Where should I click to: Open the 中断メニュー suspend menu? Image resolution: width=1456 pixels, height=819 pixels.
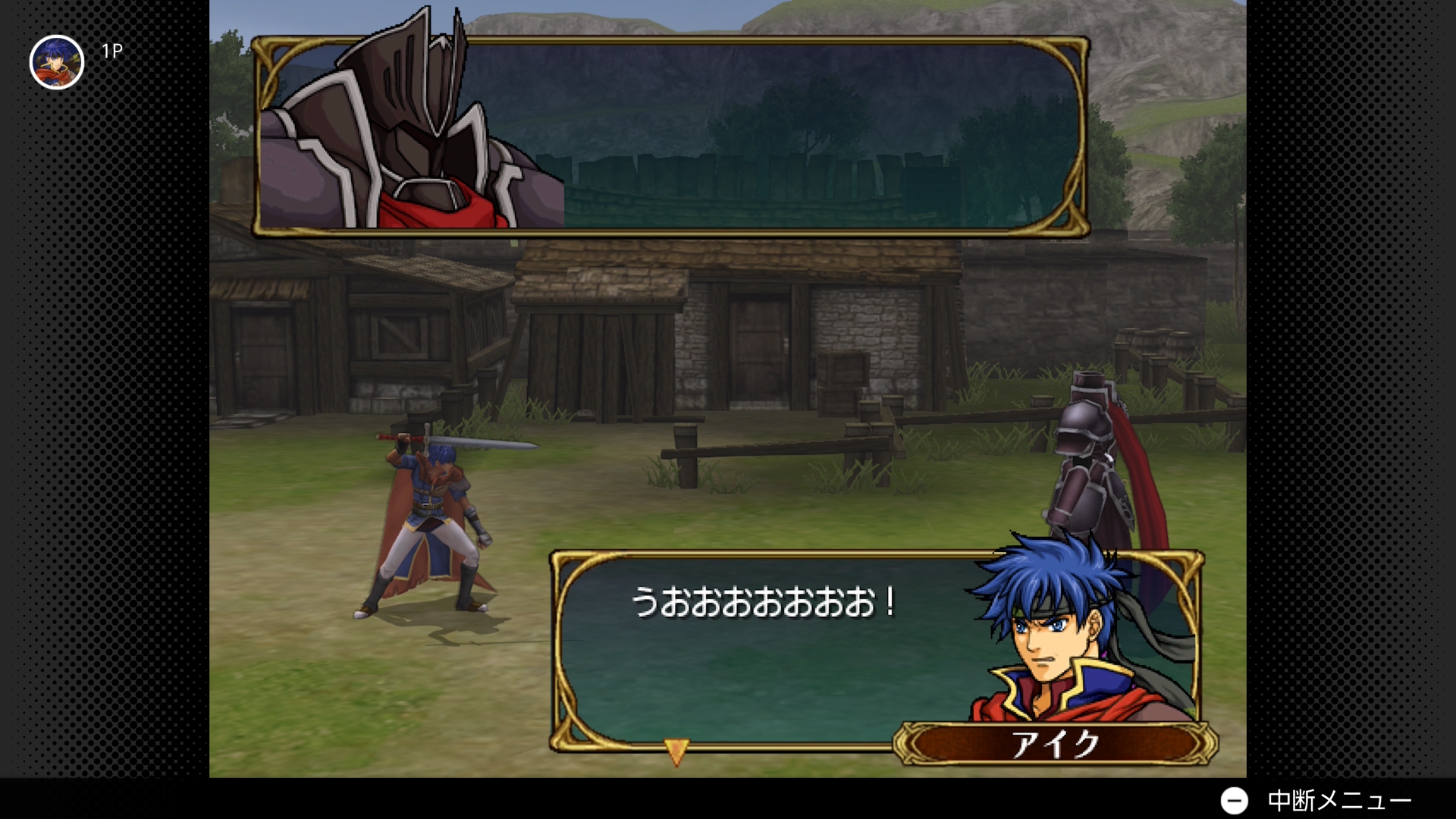coord(1316,800)
